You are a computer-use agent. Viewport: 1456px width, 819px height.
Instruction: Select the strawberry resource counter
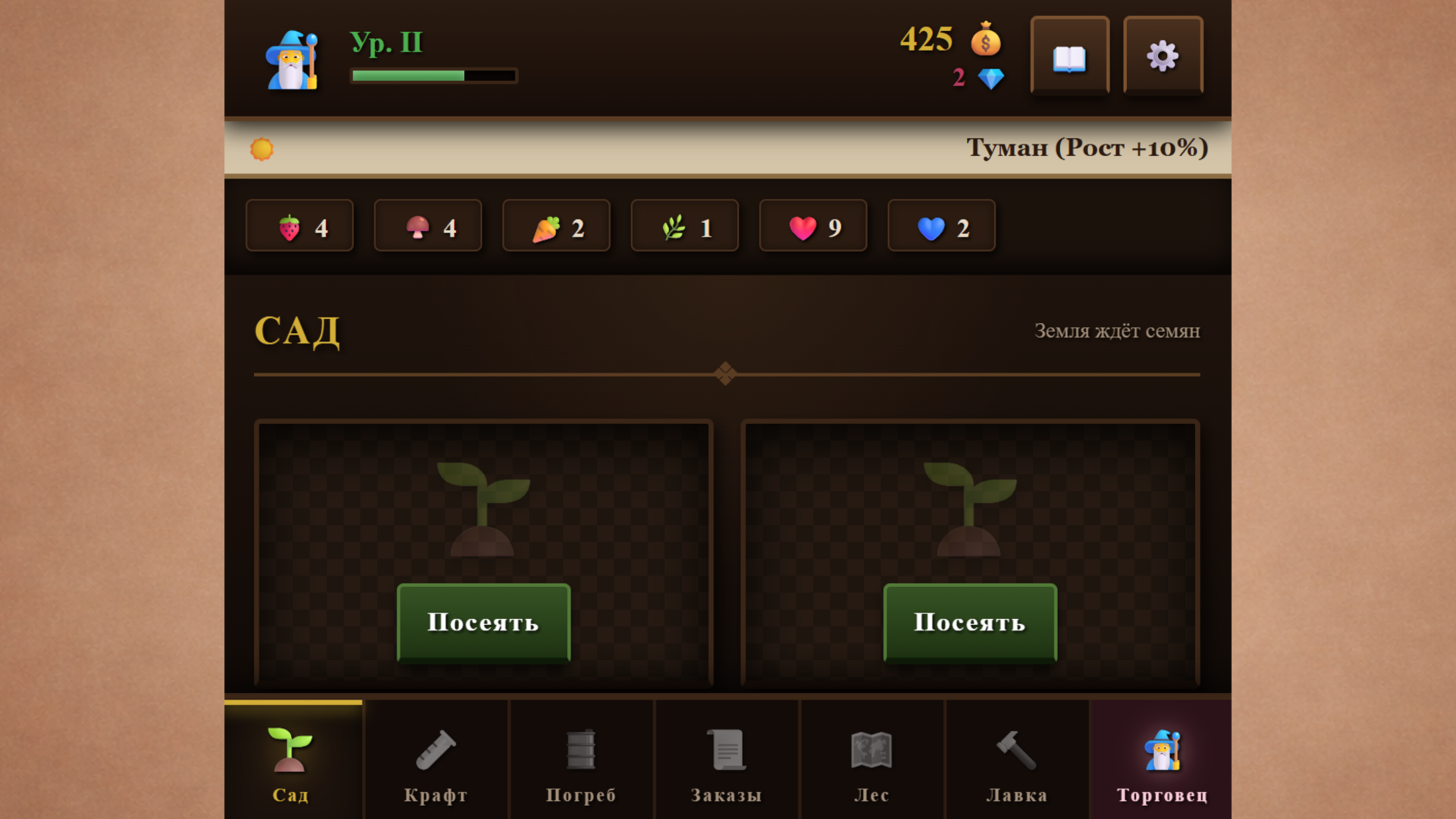click(x=299, y=225)
